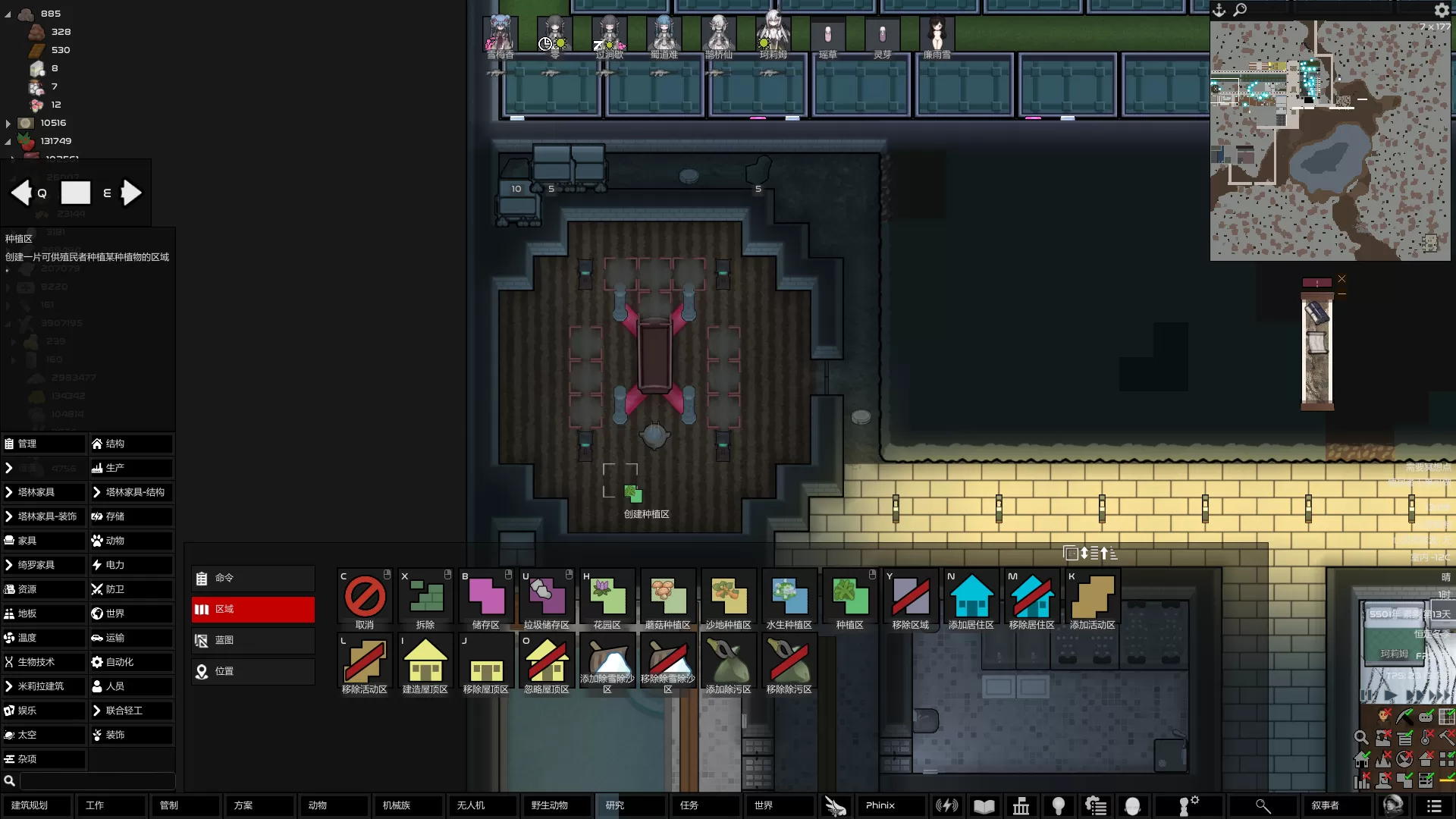Choose the 添加居住区 home area tool
The width and height of the screenshot is (1456, 819).
pyautogui.click(x=971, y=598)
